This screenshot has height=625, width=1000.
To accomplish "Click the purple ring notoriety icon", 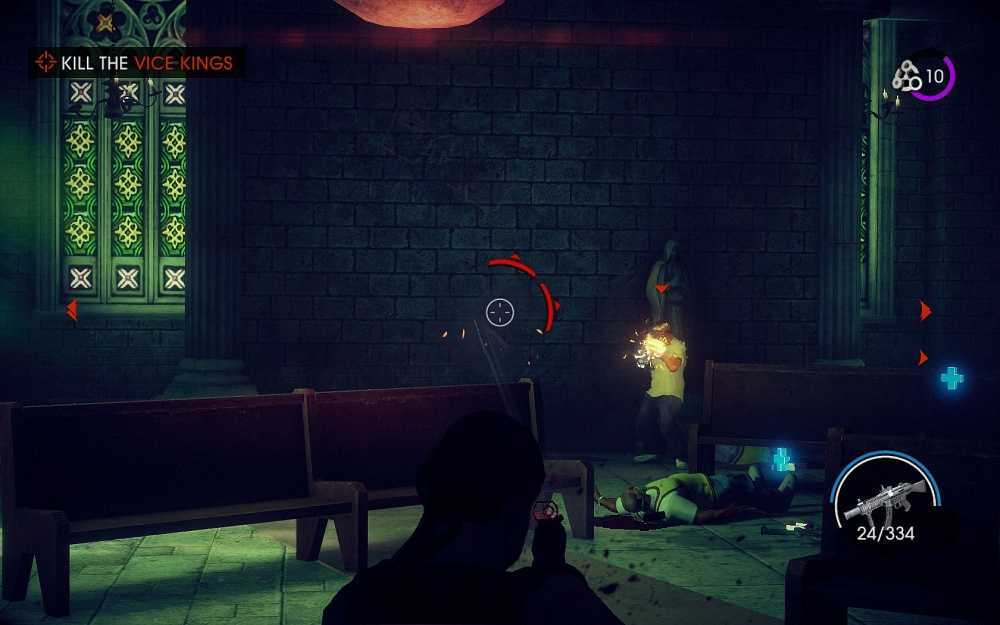I will (926, 76).
